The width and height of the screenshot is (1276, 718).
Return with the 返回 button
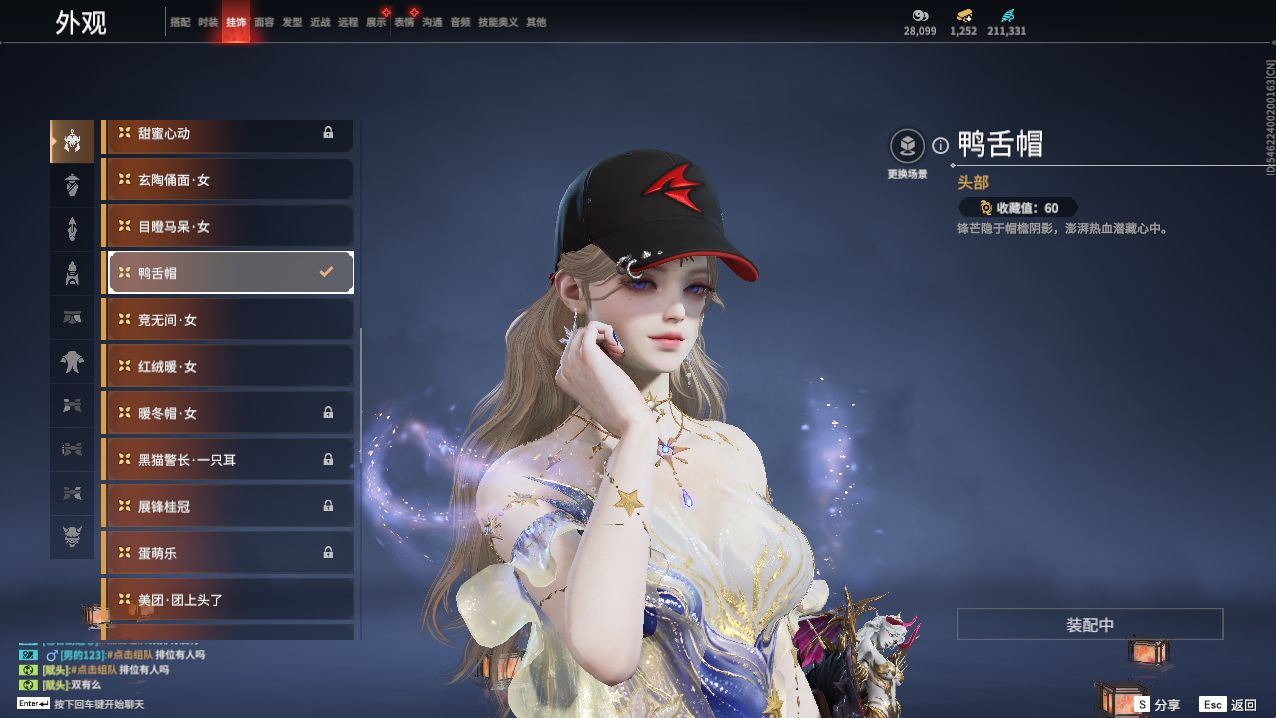click(x=1228, y=705)
